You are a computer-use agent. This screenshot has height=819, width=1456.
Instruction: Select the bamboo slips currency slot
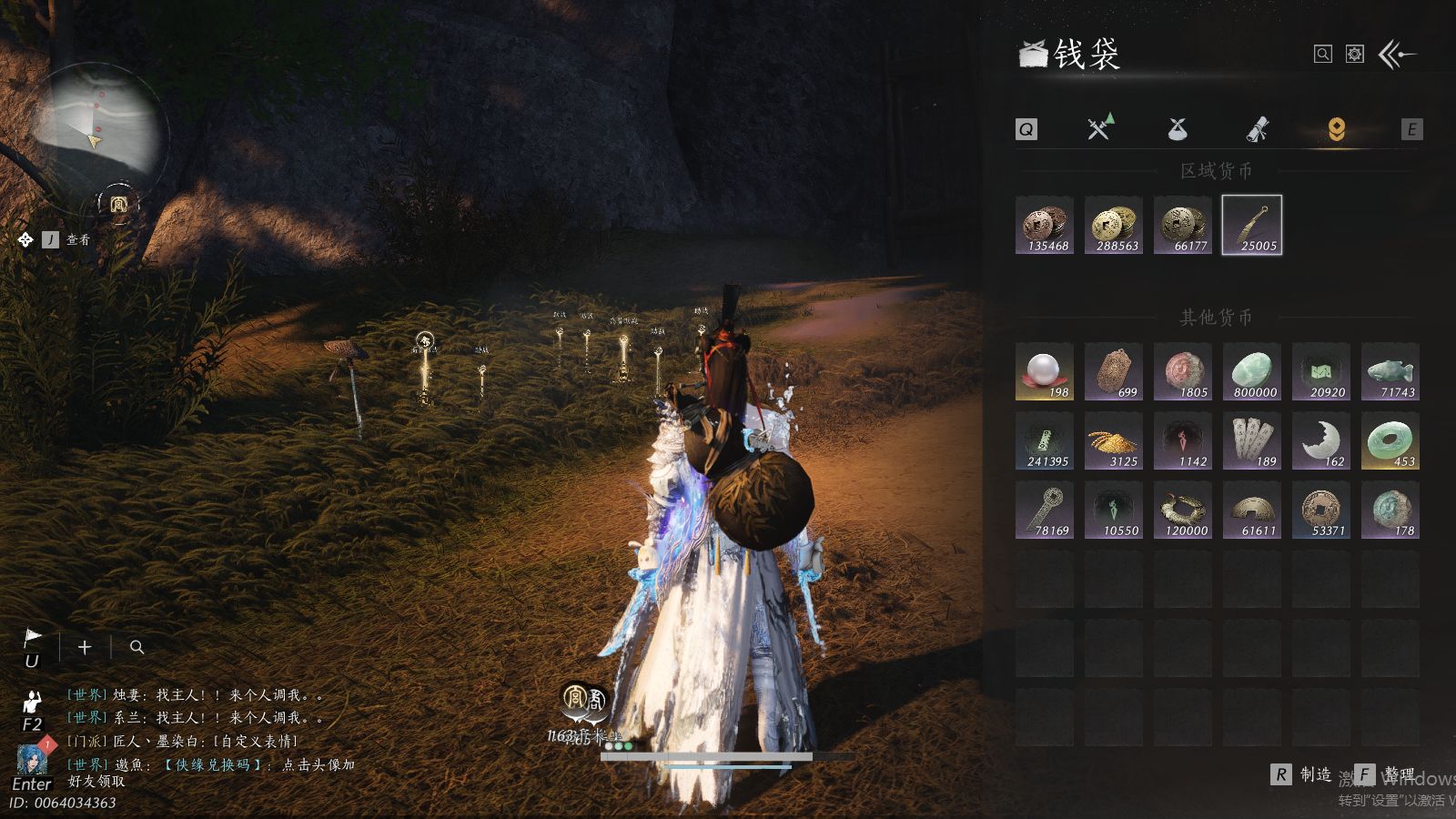[x=1252, y=440]
